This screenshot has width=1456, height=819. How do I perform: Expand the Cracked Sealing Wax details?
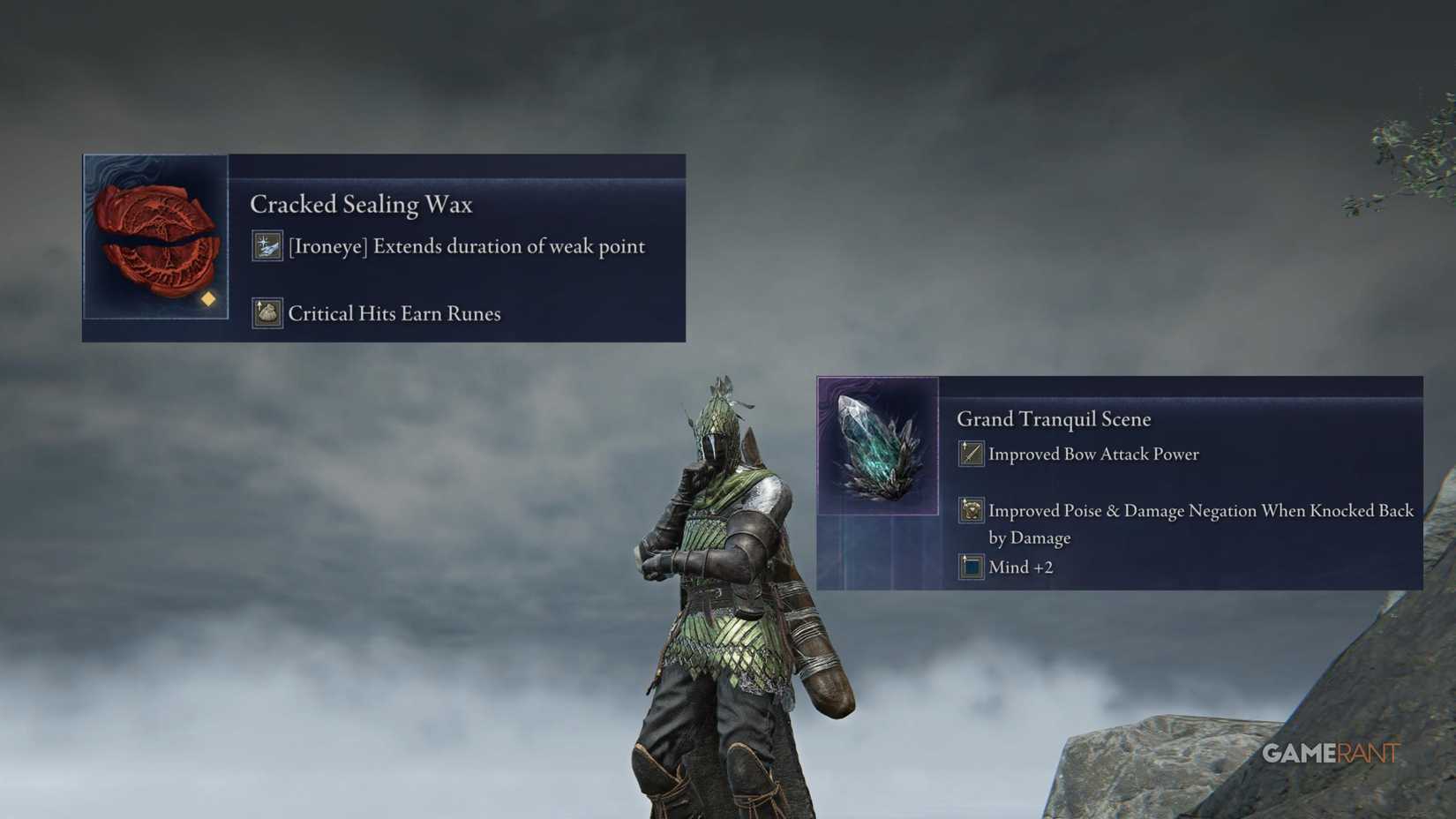click(384, 247)
